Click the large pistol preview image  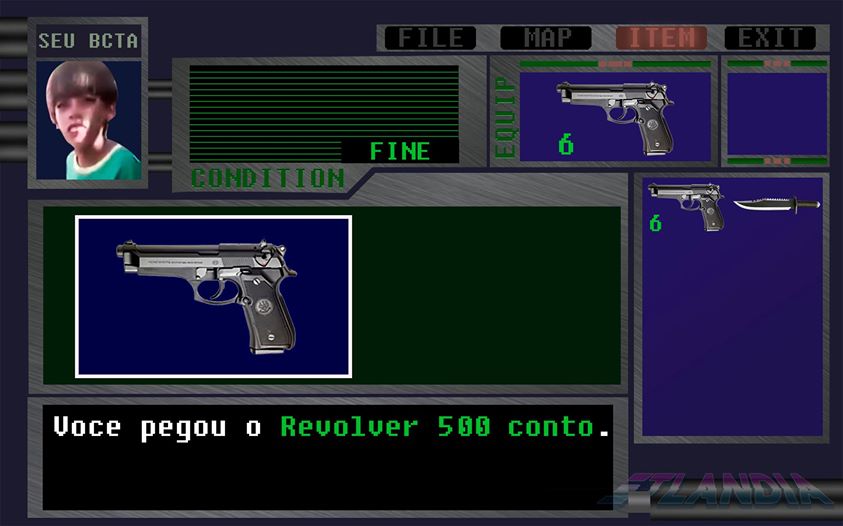point(213,296)
